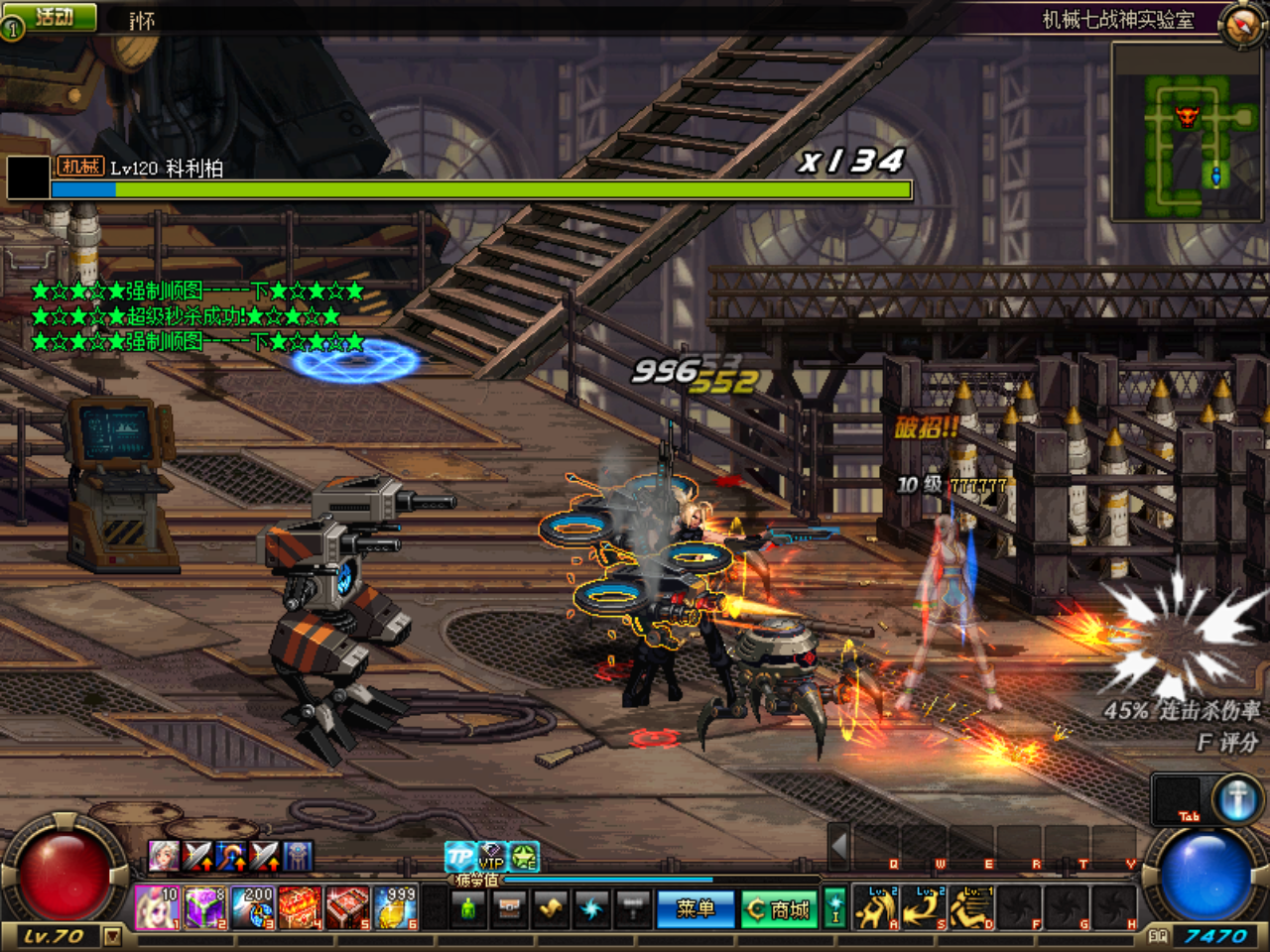This screenshot has height=952, width=1270.
Task: Open the VIP diamond icon
Action: click(492, 856)
